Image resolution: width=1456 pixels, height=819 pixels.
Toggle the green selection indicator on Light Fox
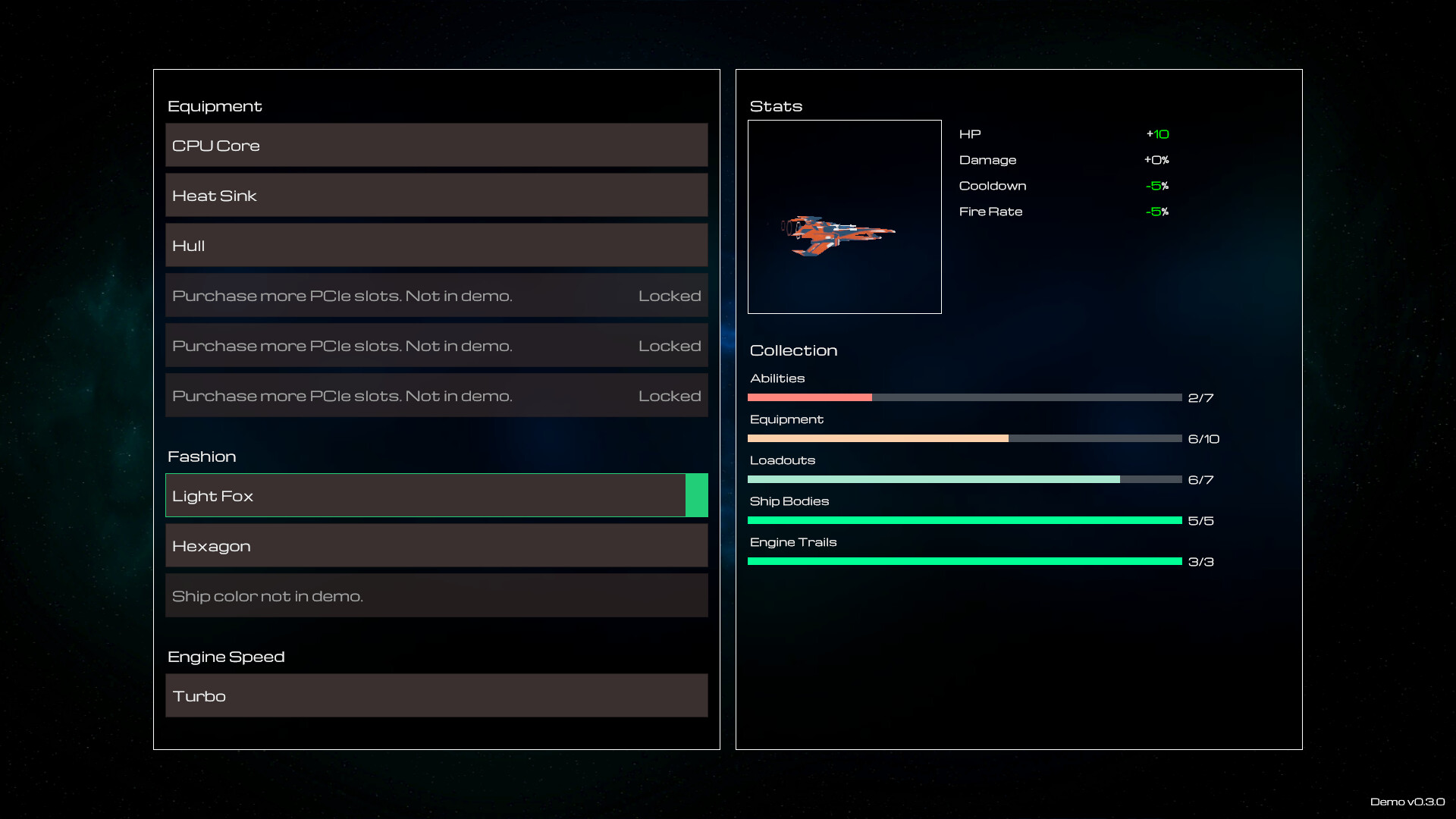(696, 495)
